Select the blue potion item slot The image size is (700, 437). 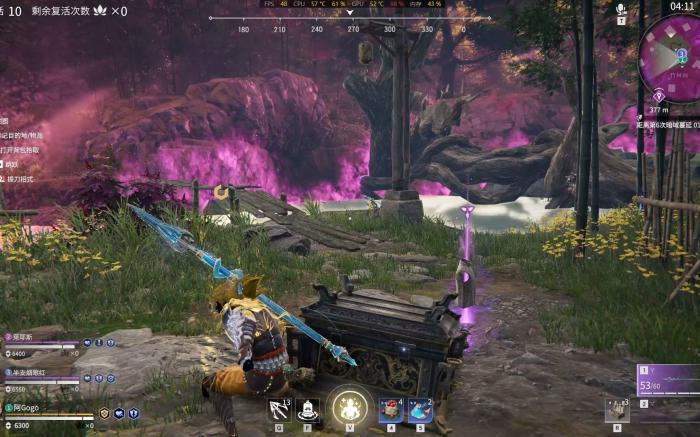(x=420, y=409)
